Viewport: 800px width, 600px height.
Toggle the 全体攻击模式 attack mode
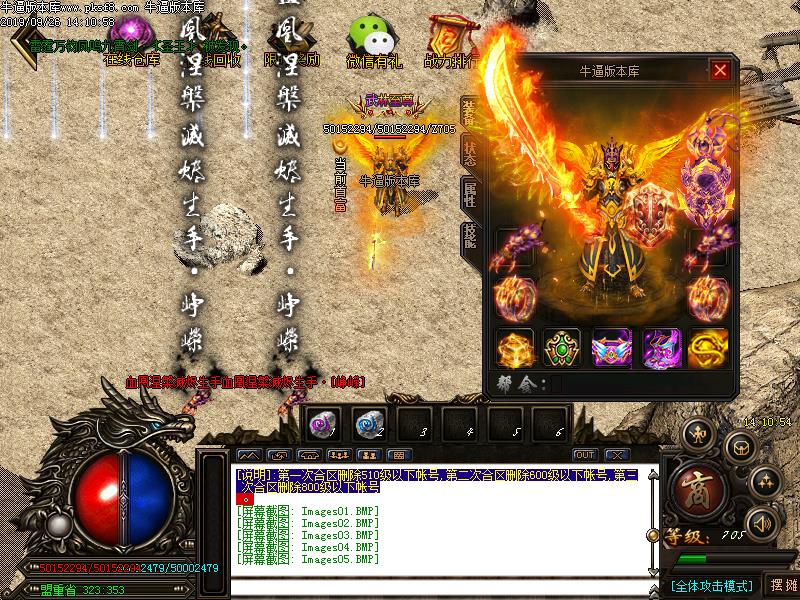pyautogui.click(x=711, y=585)
